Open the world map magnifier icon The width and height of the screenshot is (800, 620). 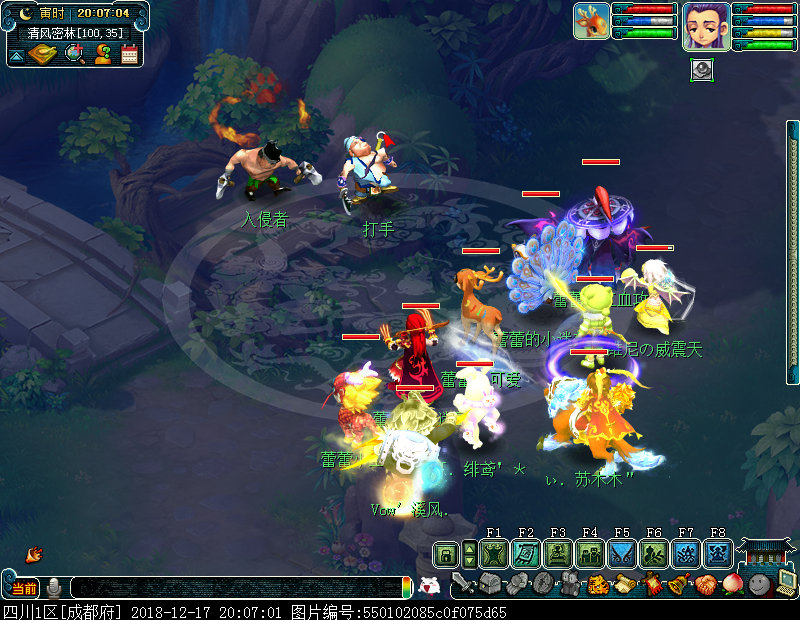tap(74, 54)
